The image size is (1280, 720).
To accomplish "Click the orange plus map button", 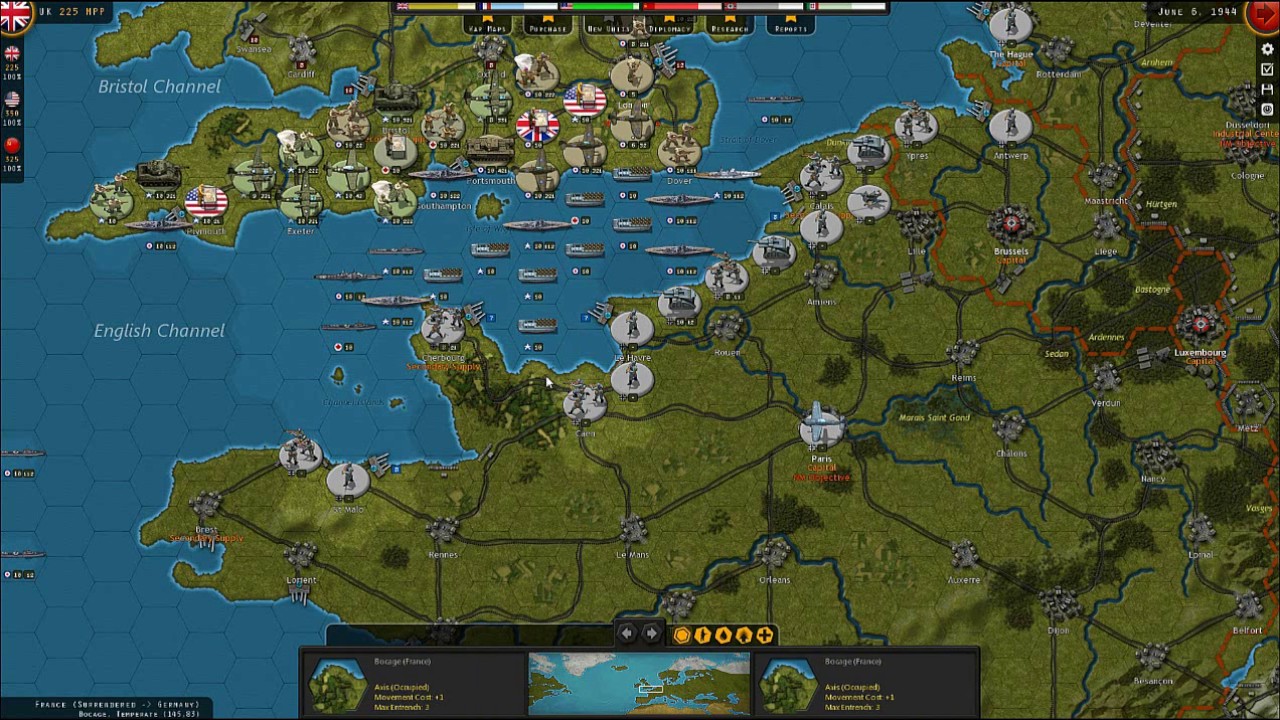I will click(765, 635).
